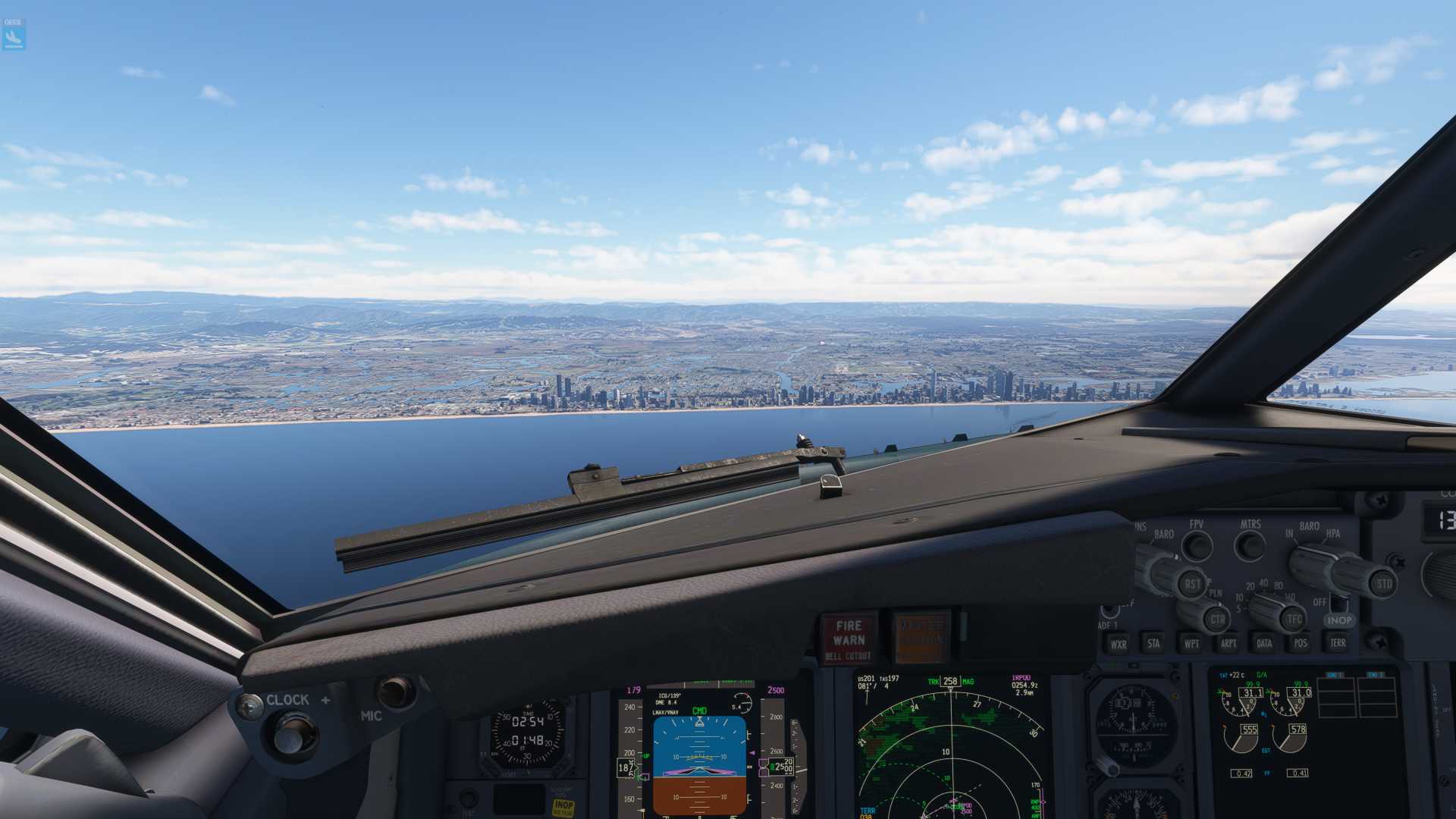
Task: Toggle the WXR weather radar button
Action: pos(1118,644)
